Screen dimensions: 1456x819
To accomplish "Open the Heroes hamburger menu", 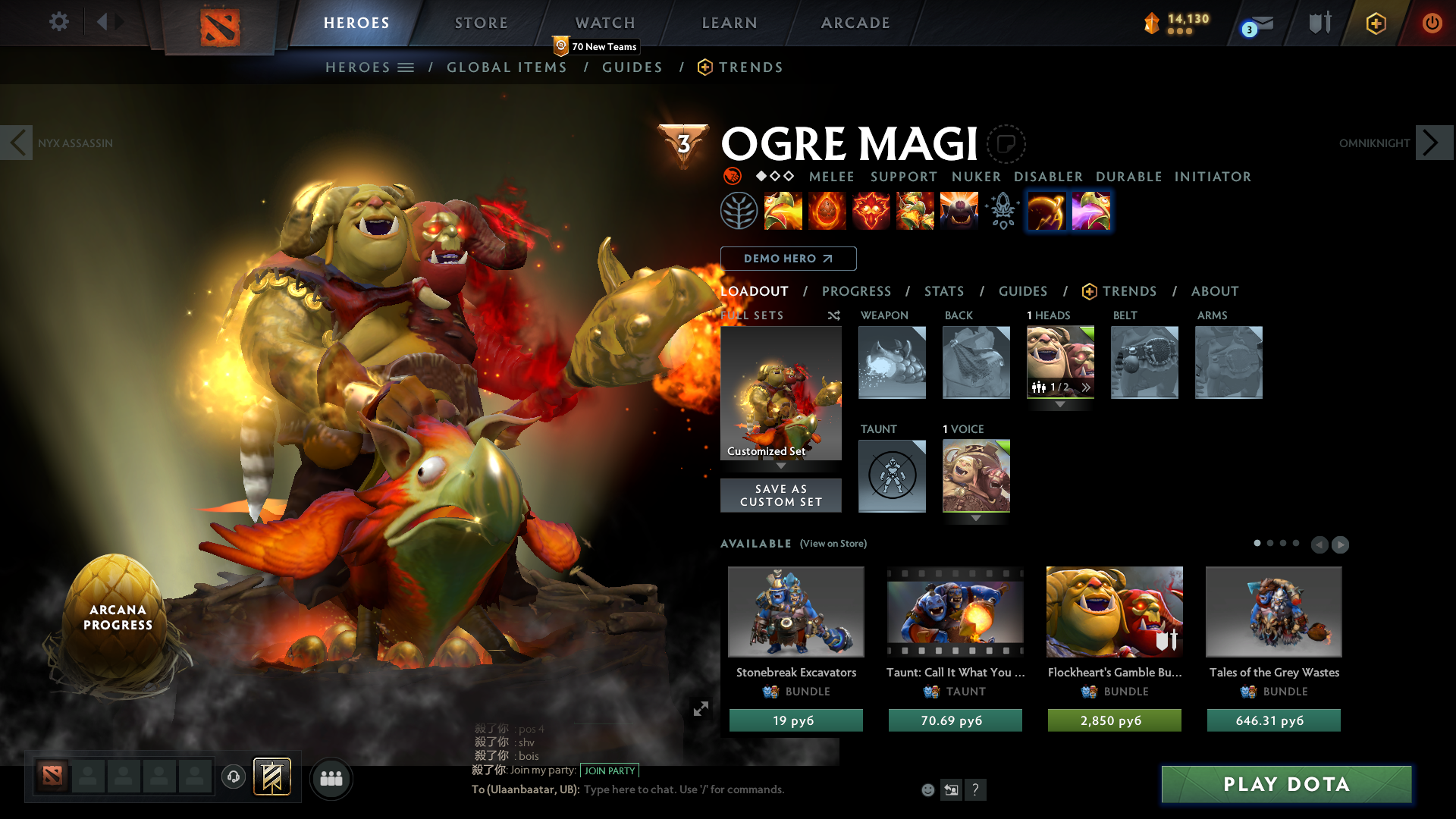I will pyautogui.click(x=406, y=67).
